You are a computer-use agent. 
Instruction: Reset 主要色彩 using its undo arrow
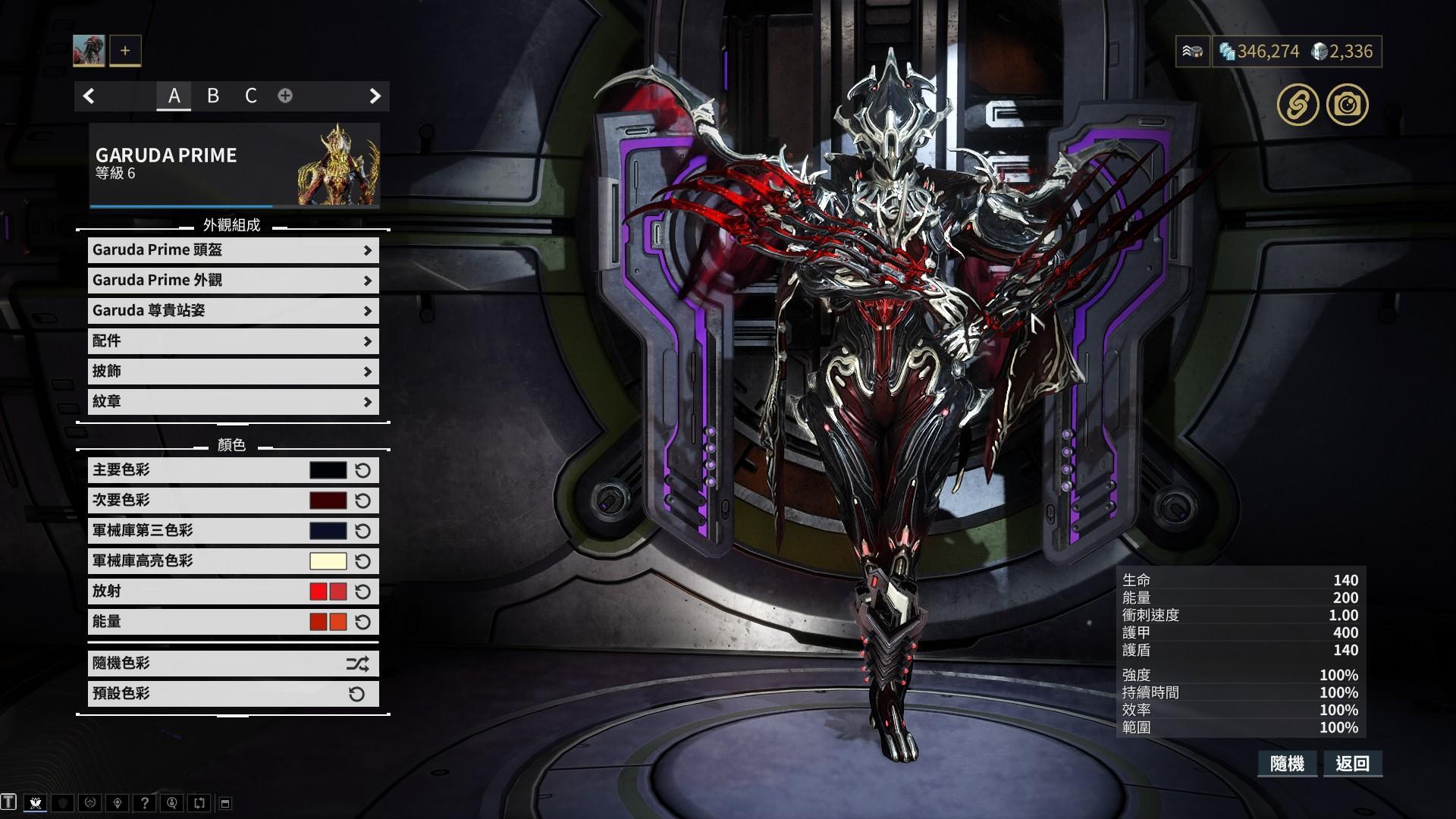(362, 469)
